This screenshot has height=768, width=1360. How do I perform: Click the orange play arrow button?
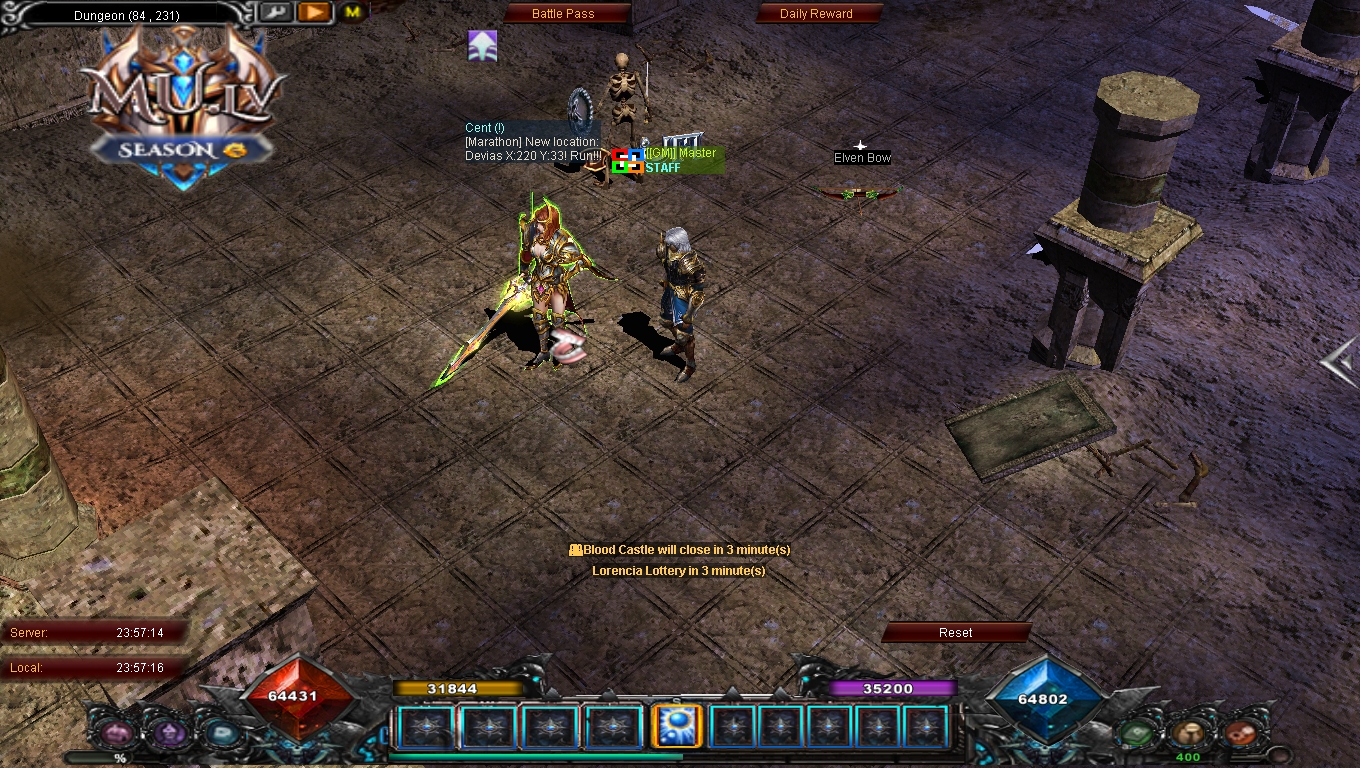pos(314,13)
